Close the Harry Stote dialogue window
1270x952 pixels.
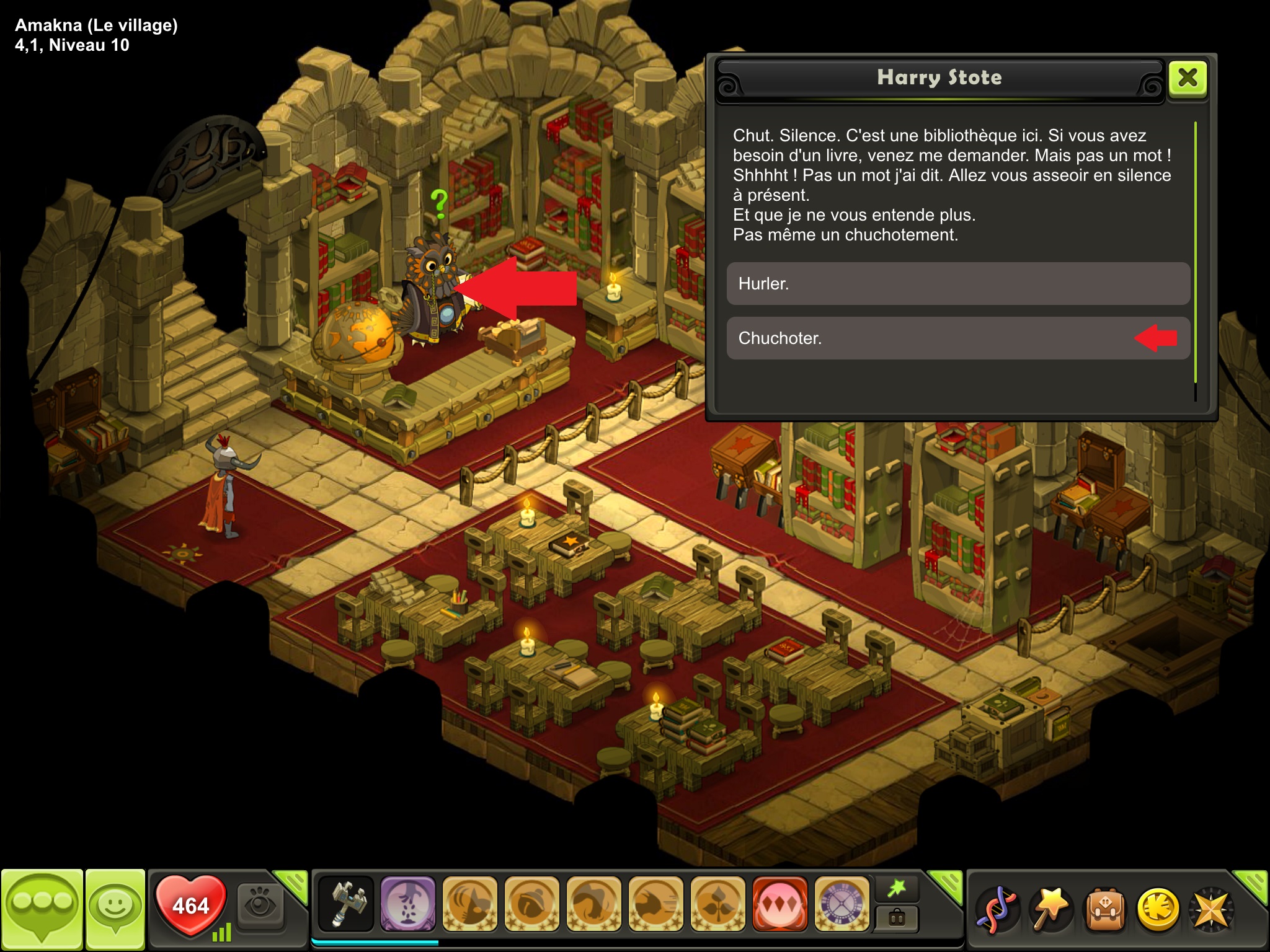pos(1188,78)
